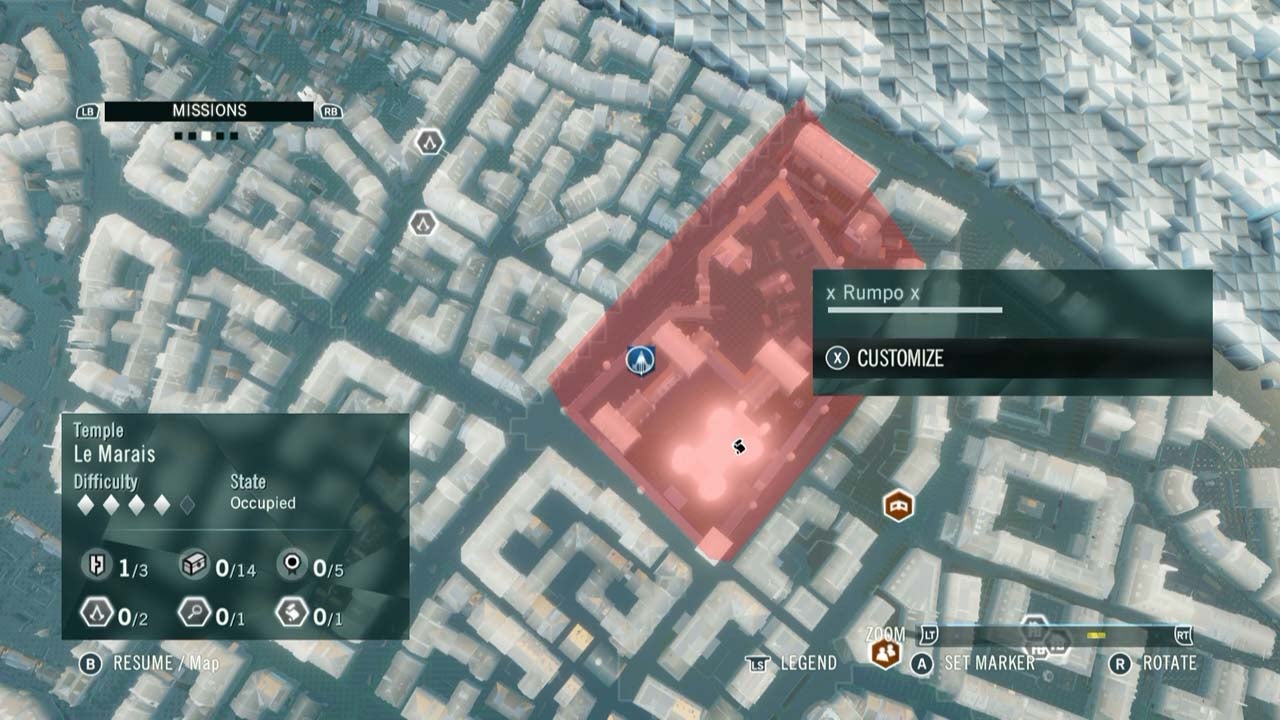Click the orange social club zoom icon
Screen dimensions: 1280x720
click(884, 652)
